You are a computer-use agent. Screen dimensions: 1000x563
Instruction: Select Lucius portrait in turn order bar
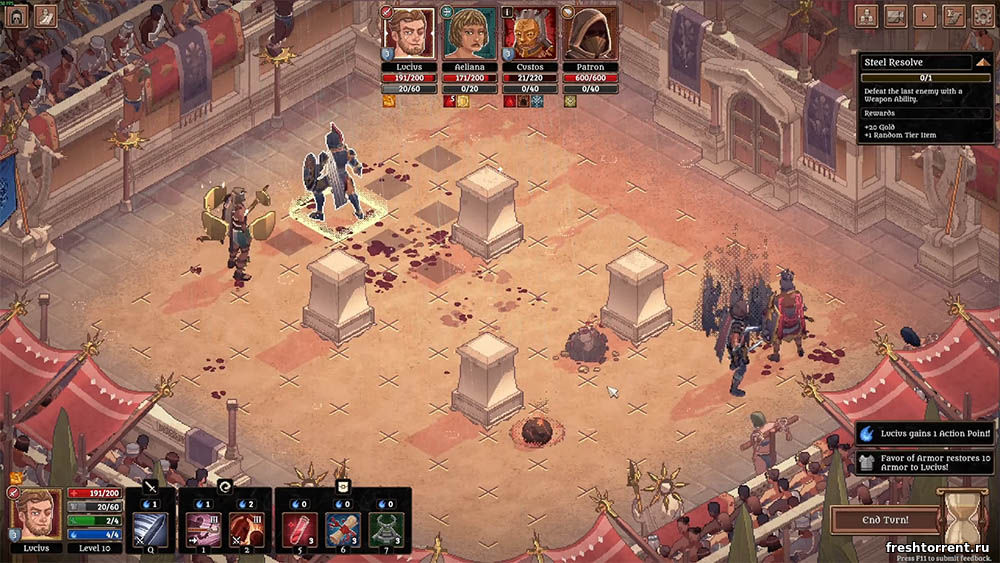[409, 35]
